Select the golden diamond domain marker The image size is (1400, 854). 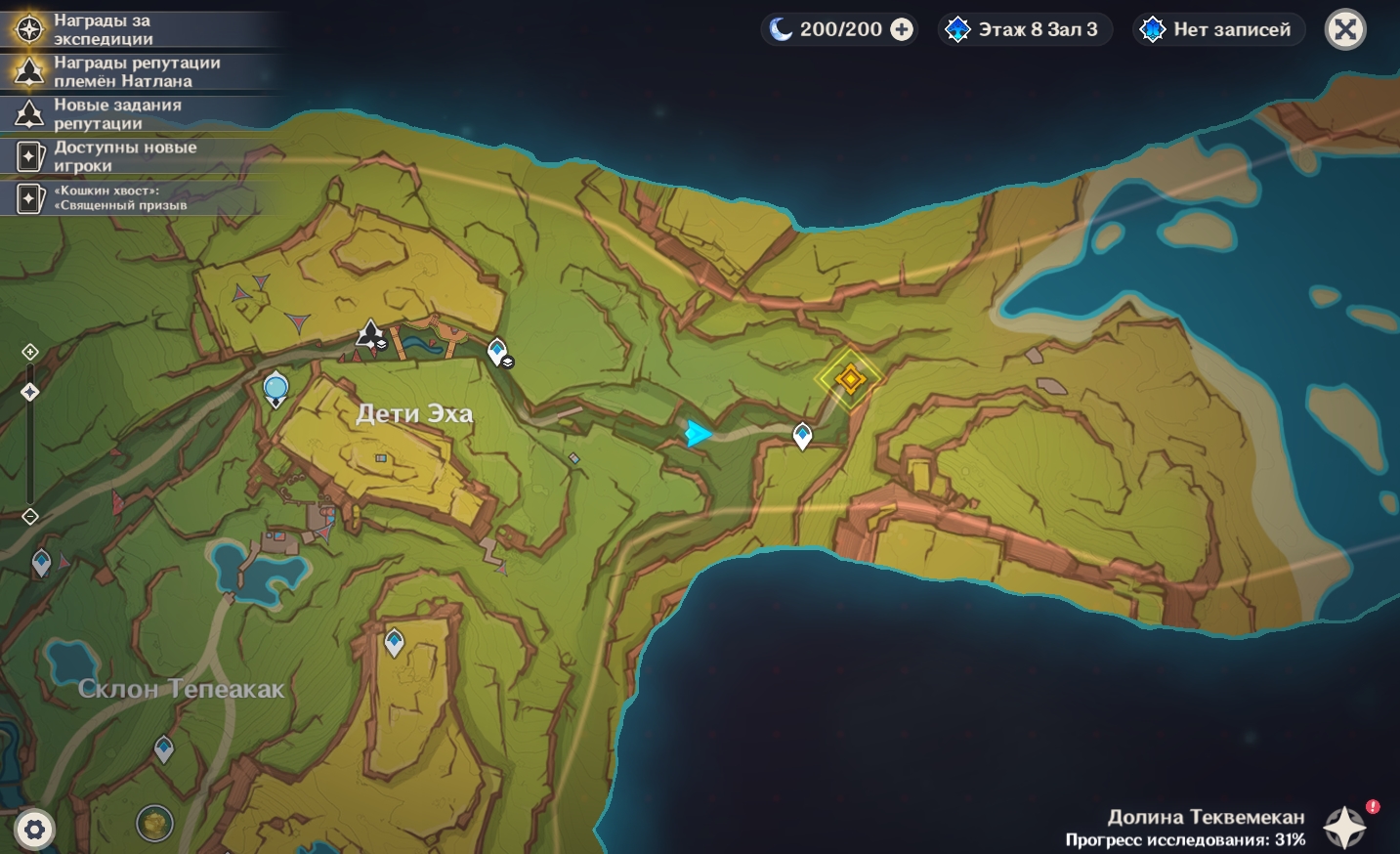coord(850,378)
